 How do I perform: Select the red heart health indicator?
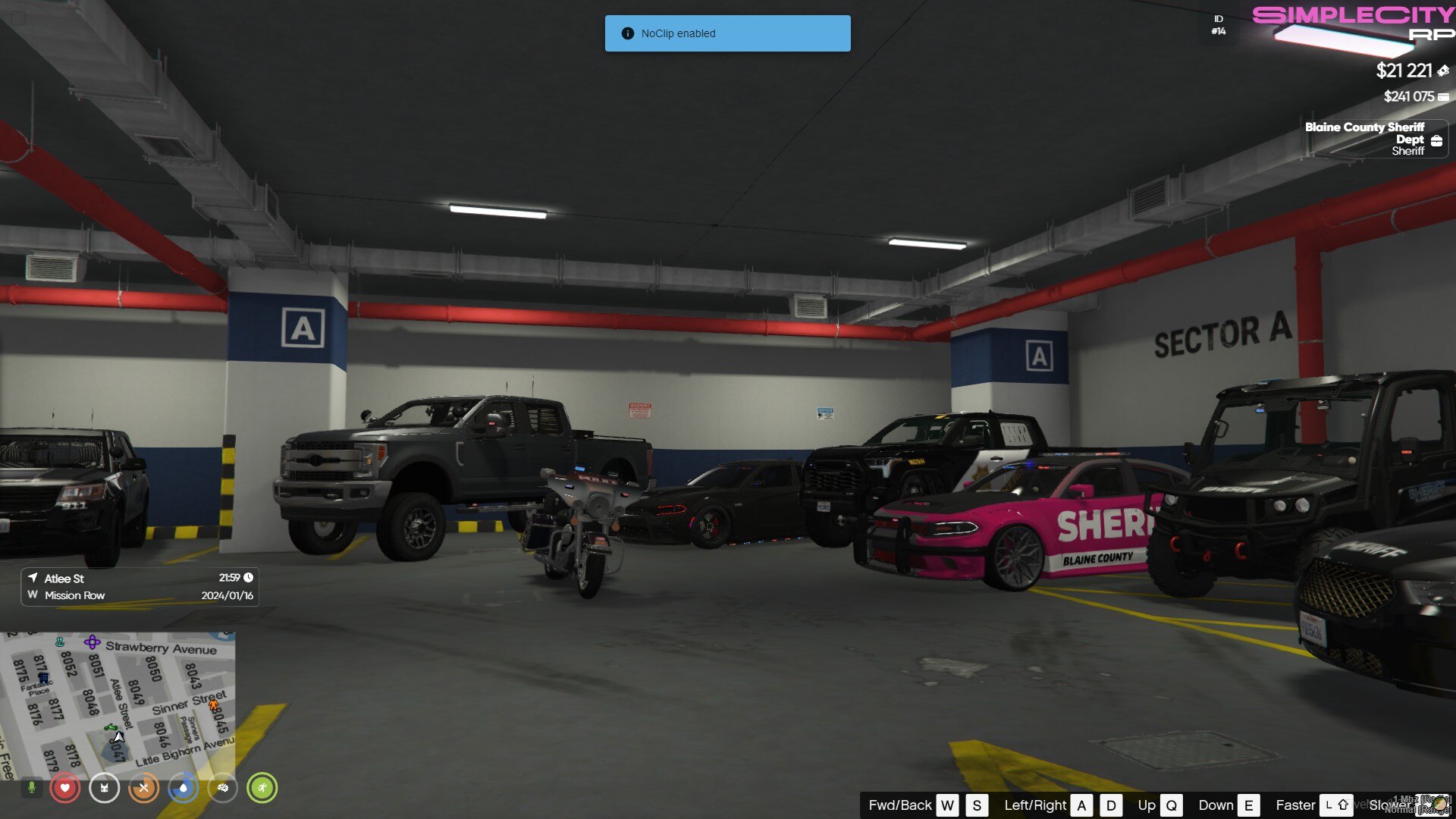(x=65, y=787)
